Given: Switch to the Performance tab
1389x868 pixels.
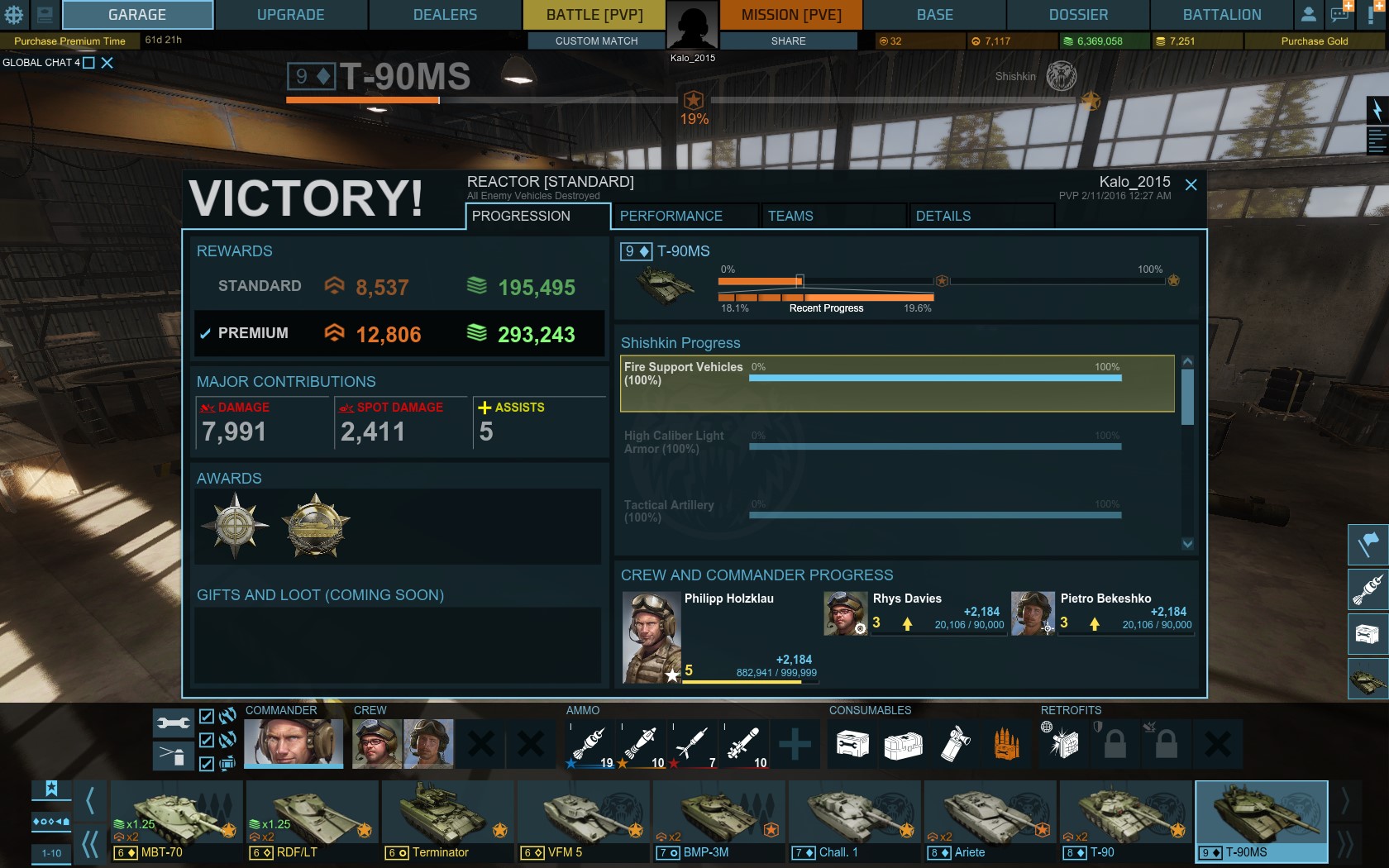Looking at the screenshot, I should point(671,216).
